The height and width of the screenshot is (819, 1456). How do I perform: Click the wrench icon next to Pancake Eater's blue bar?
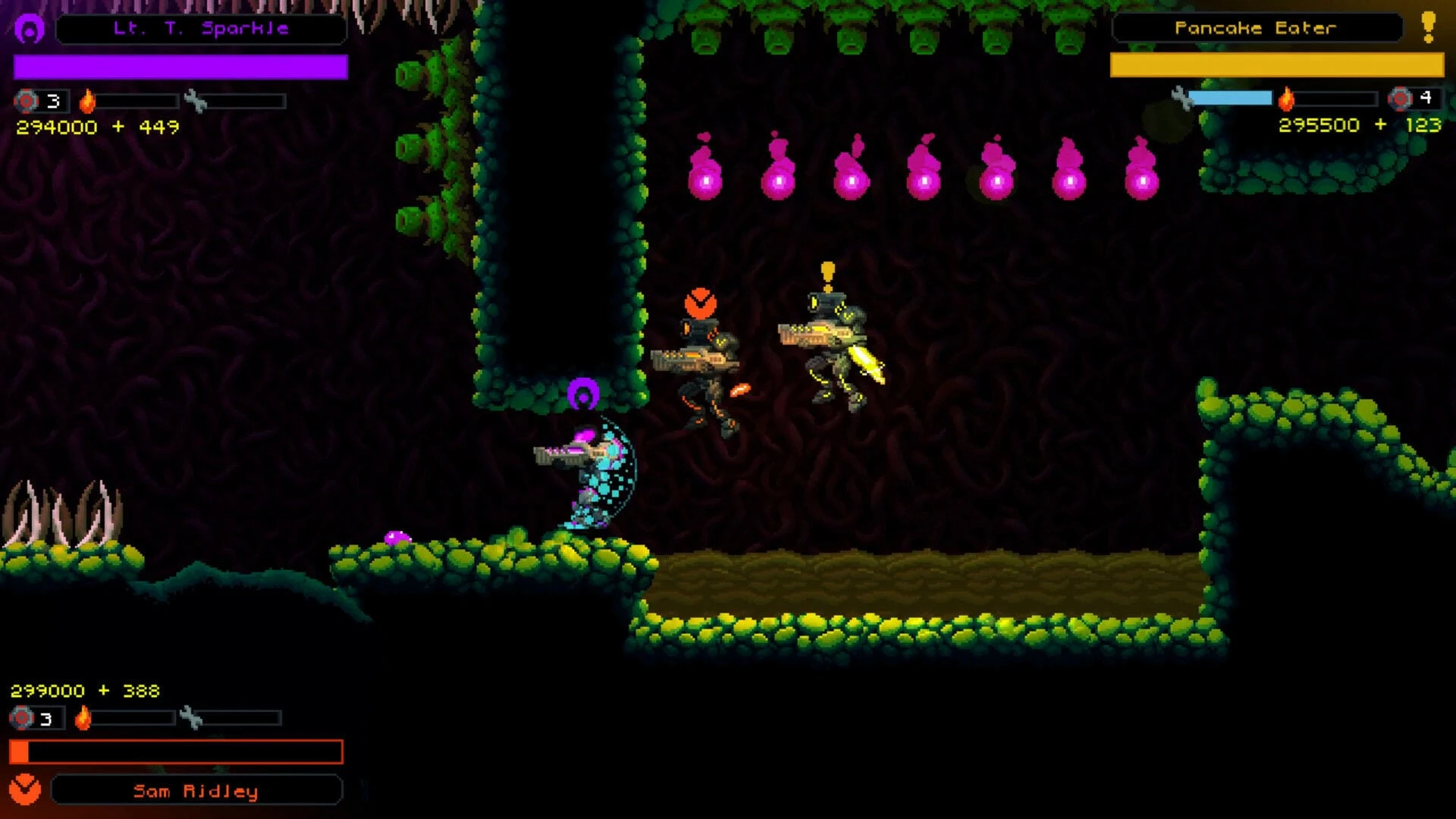click(1181, 98)
